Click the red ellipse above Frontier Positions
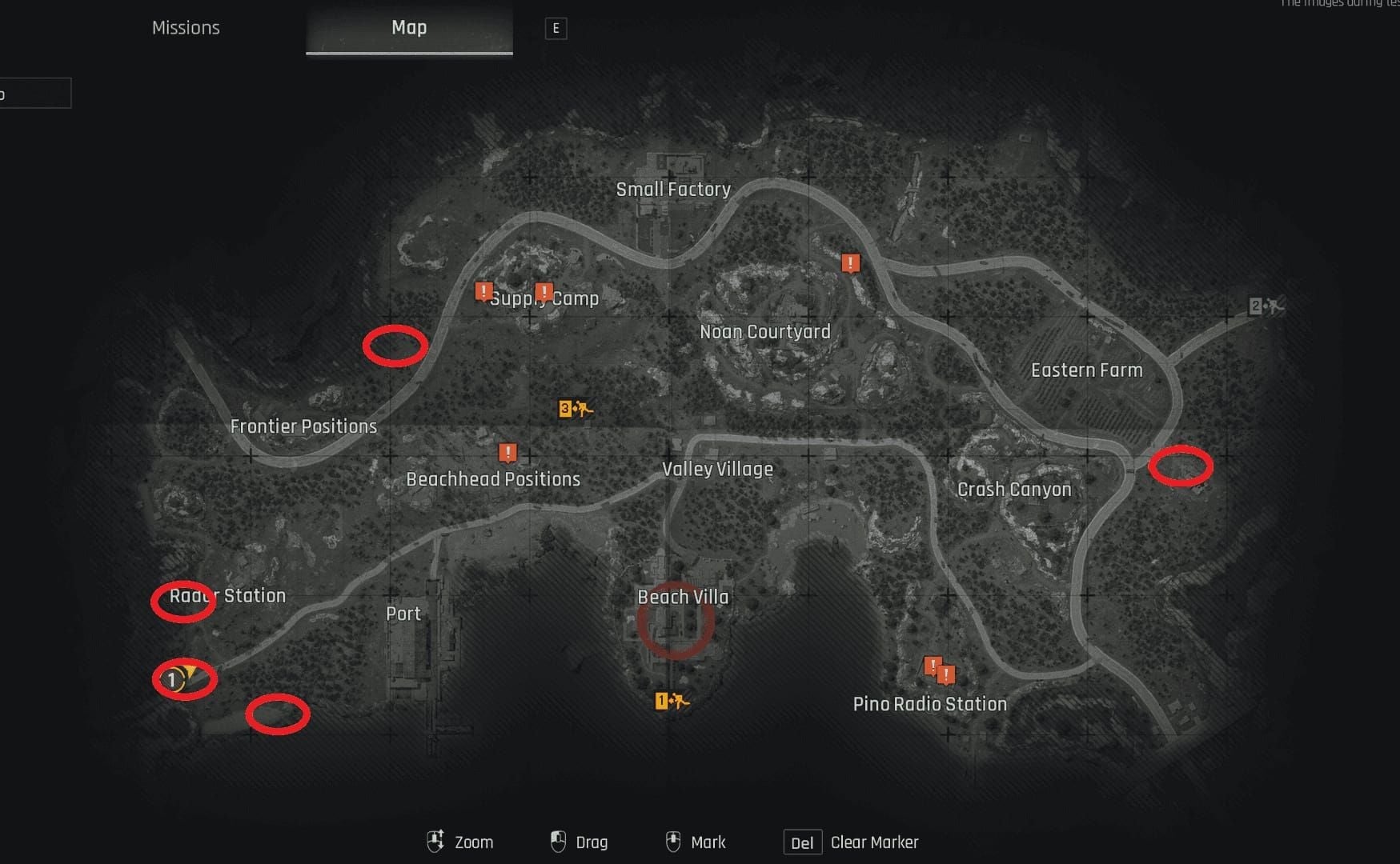This screenshot has height=864, width=1400. click(x=395, y=346)
